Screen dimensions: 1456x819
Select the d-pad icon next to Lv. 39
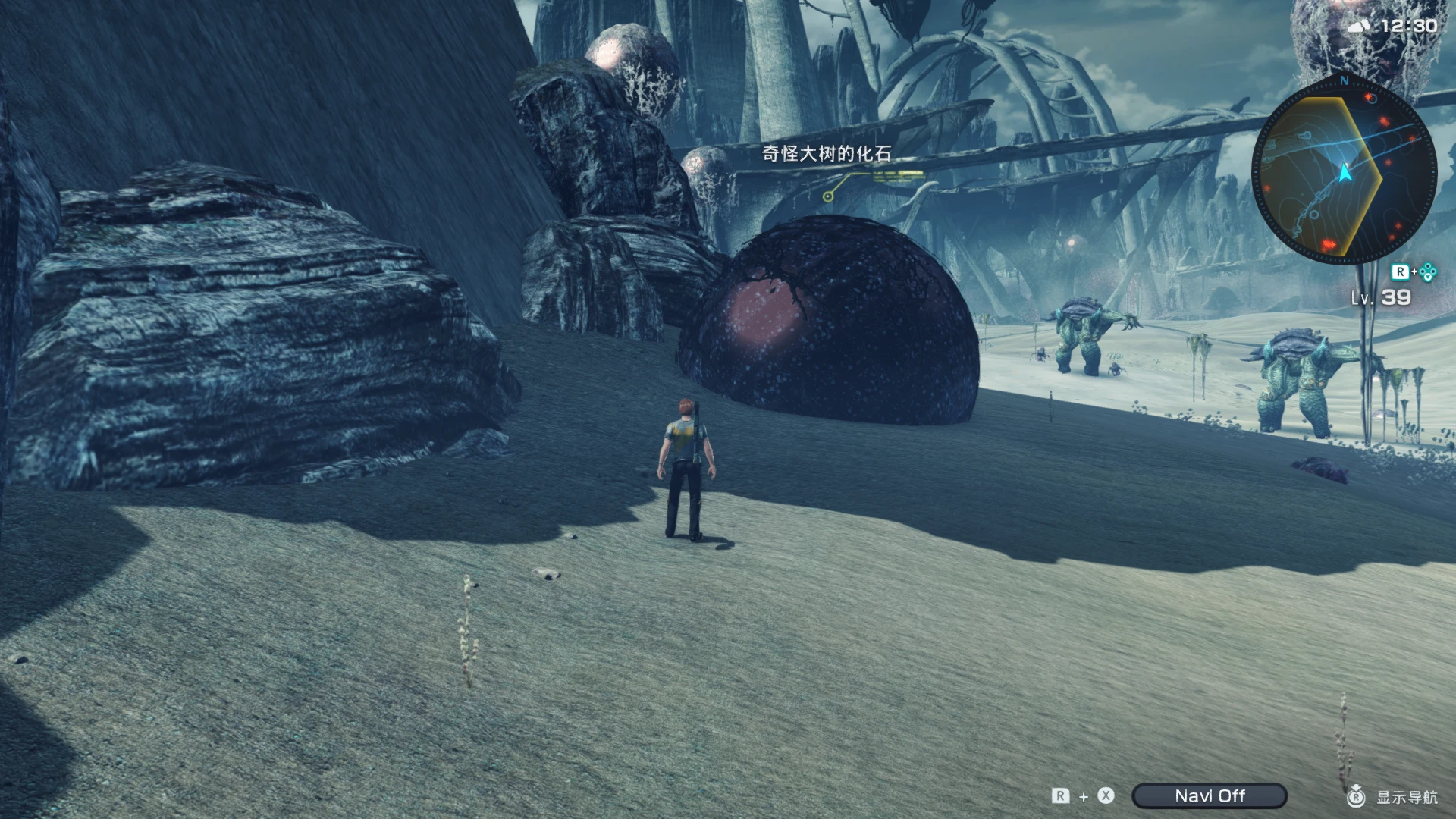(1426, 271)
